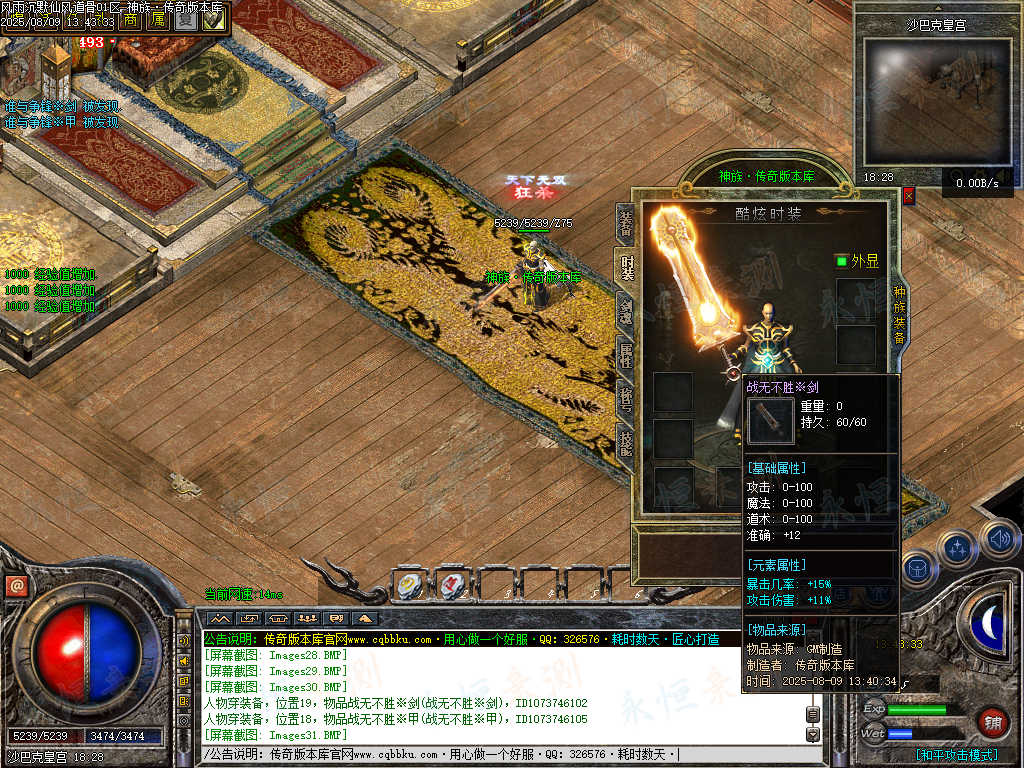1024x768 pixels.
Task: Close the character equipment panel
Action: point(908,196)
